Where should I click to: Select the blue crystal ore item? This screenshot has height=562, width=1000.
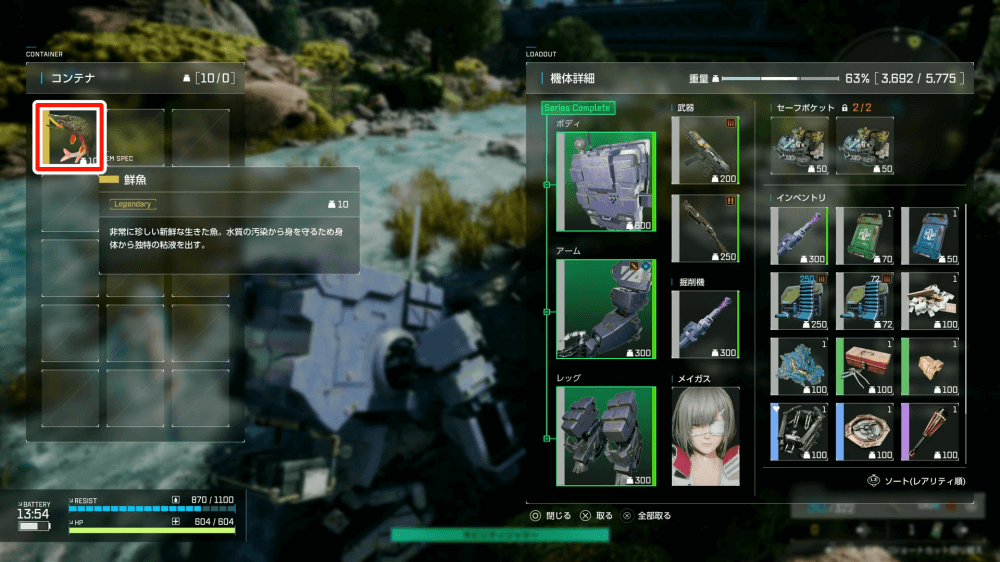click(x=799, y=366)
